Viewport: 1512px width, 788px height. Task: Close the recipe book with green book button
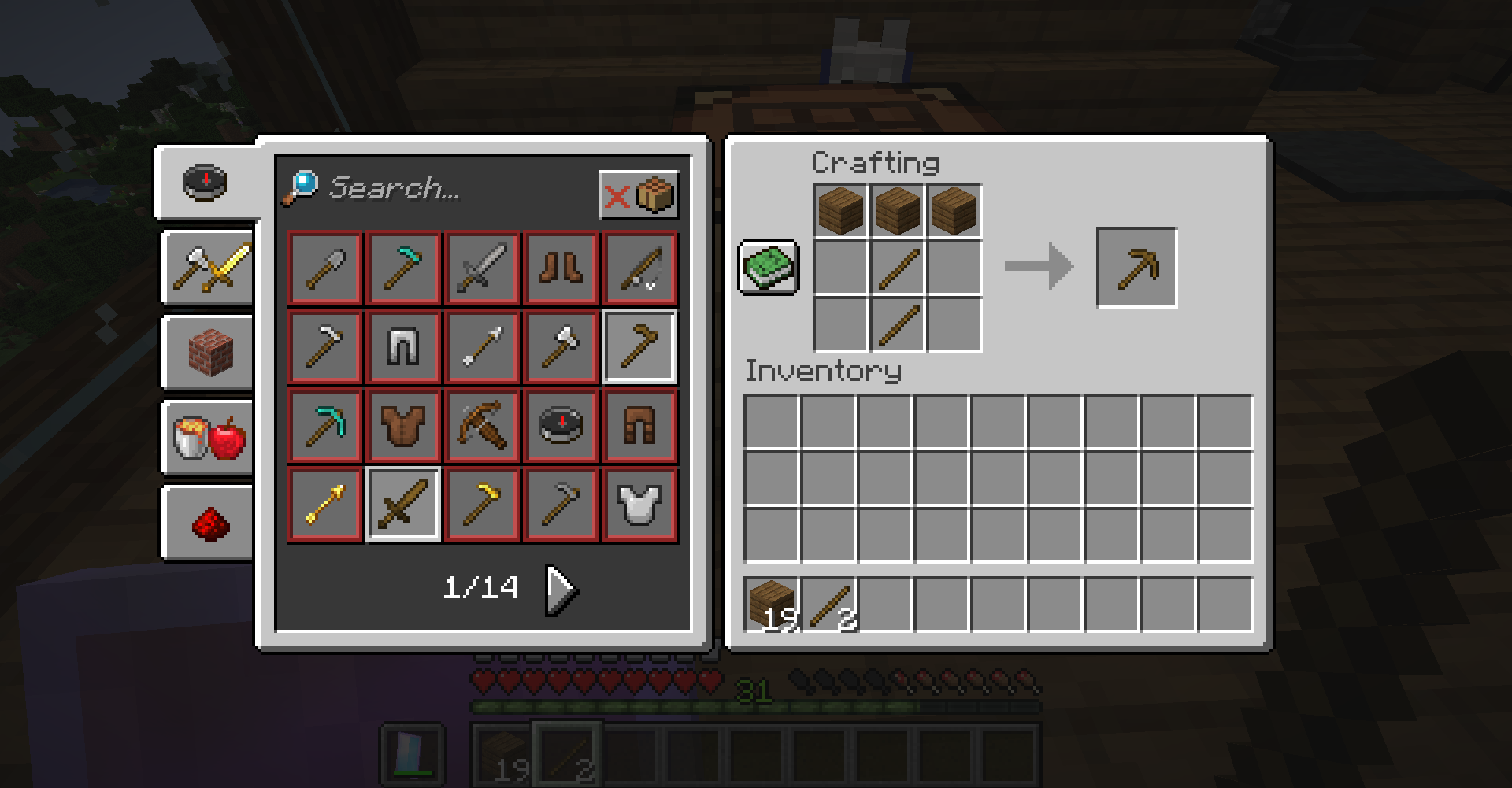click(769, 268)
